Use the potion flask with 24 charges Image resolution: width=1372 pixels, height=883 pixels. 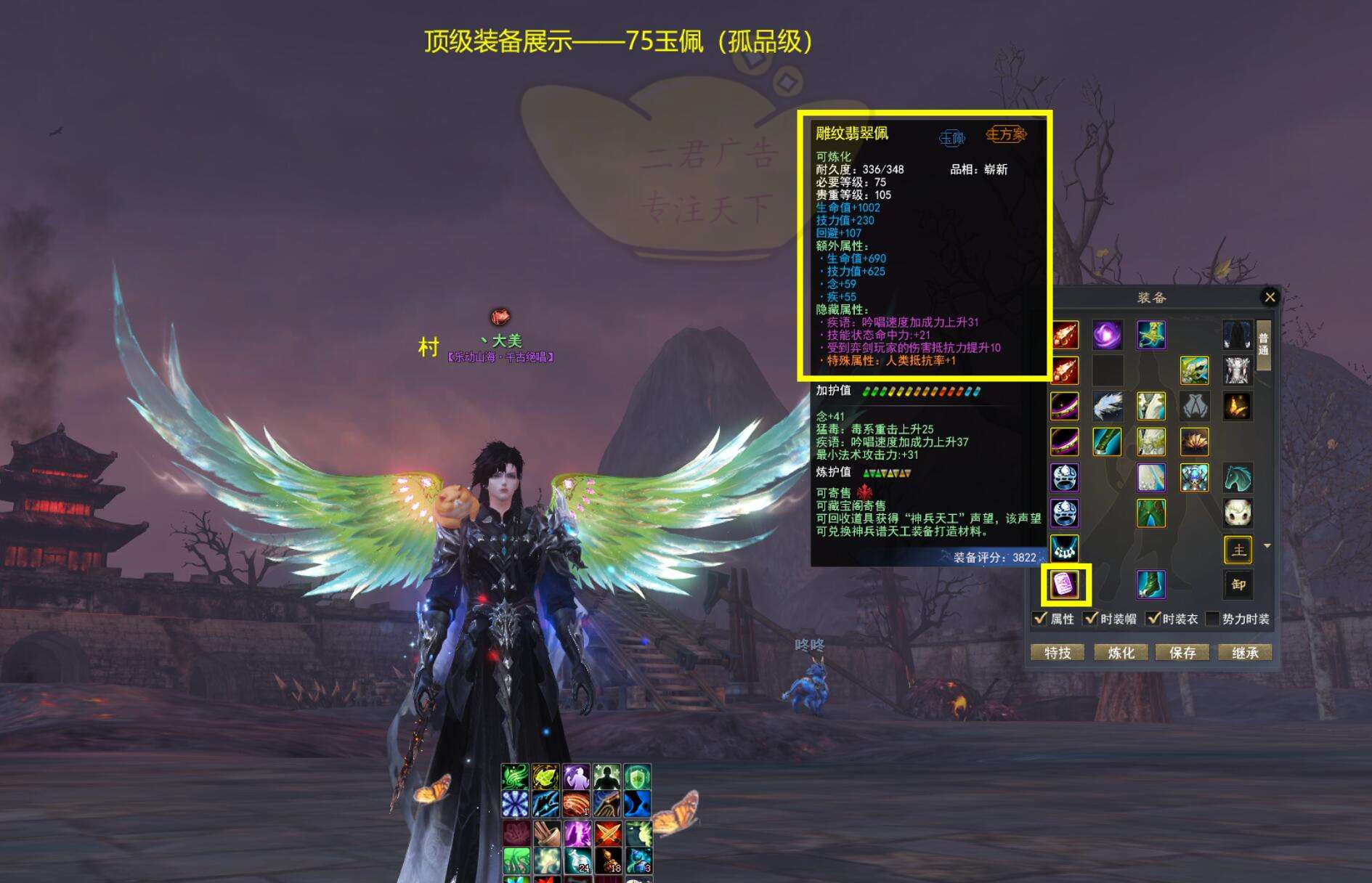[x=577, y=861]
